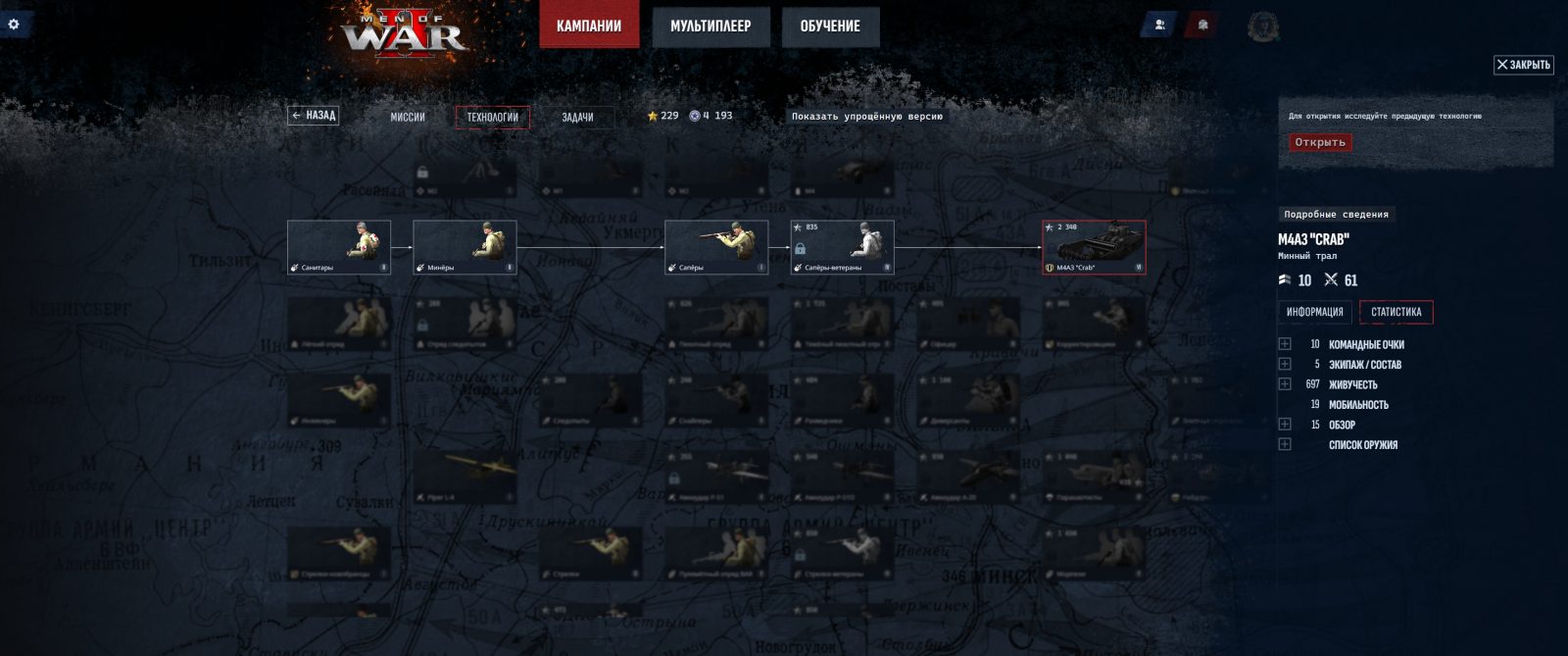Switch to the Информация tab
This screenshot has width=1568, height=656.
click(1314, 312)
